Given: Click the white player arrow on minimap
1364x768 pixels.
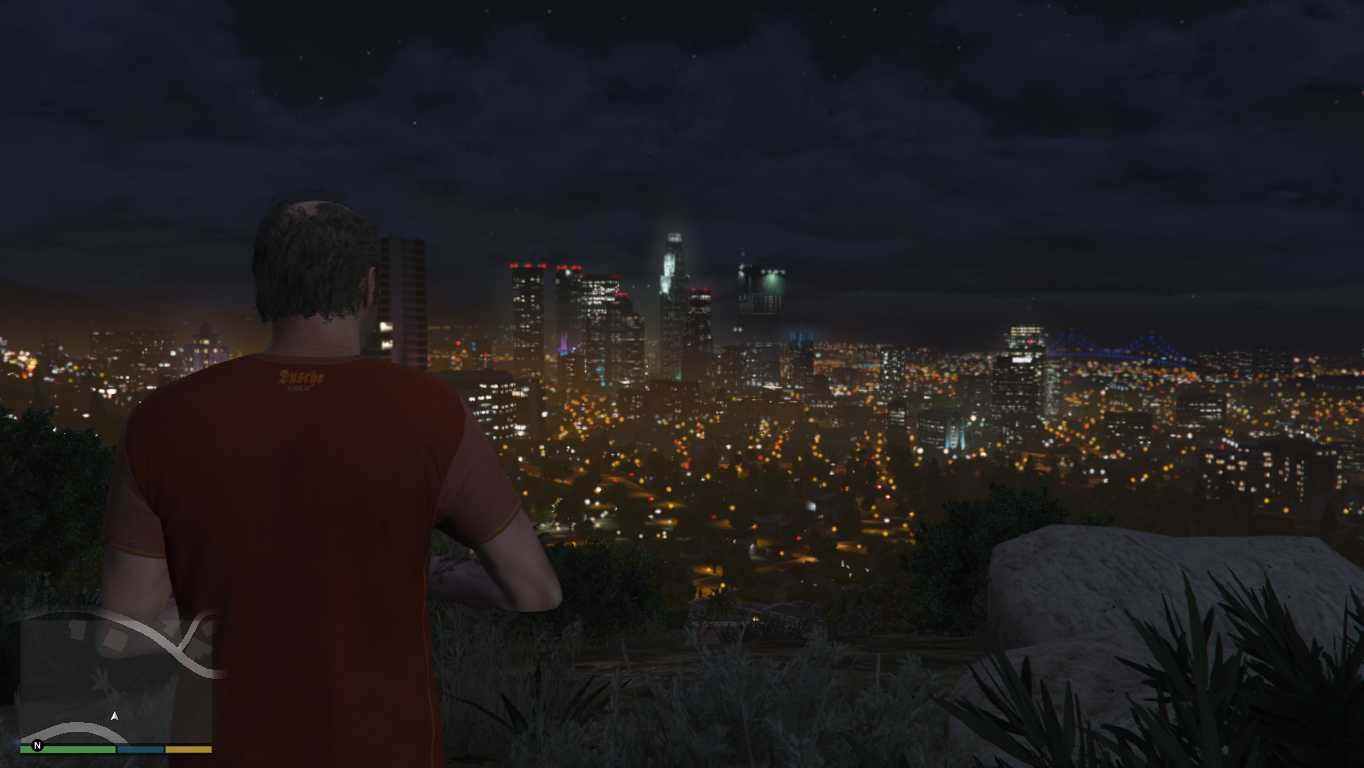Looking at the screenshot, I should tap(114, 717).
